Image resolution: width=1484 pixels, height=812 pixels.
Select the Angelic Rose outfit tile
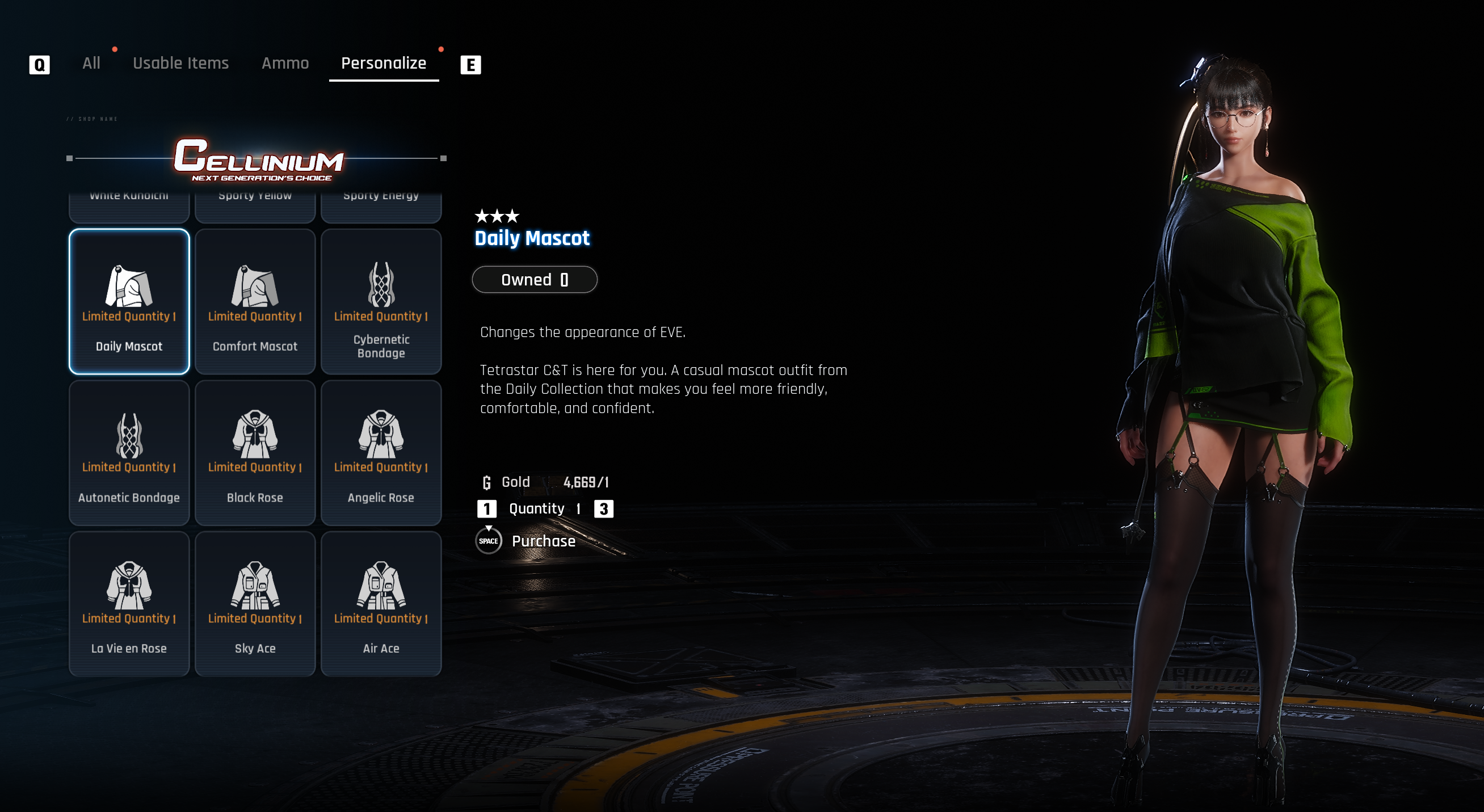[381, 453]
